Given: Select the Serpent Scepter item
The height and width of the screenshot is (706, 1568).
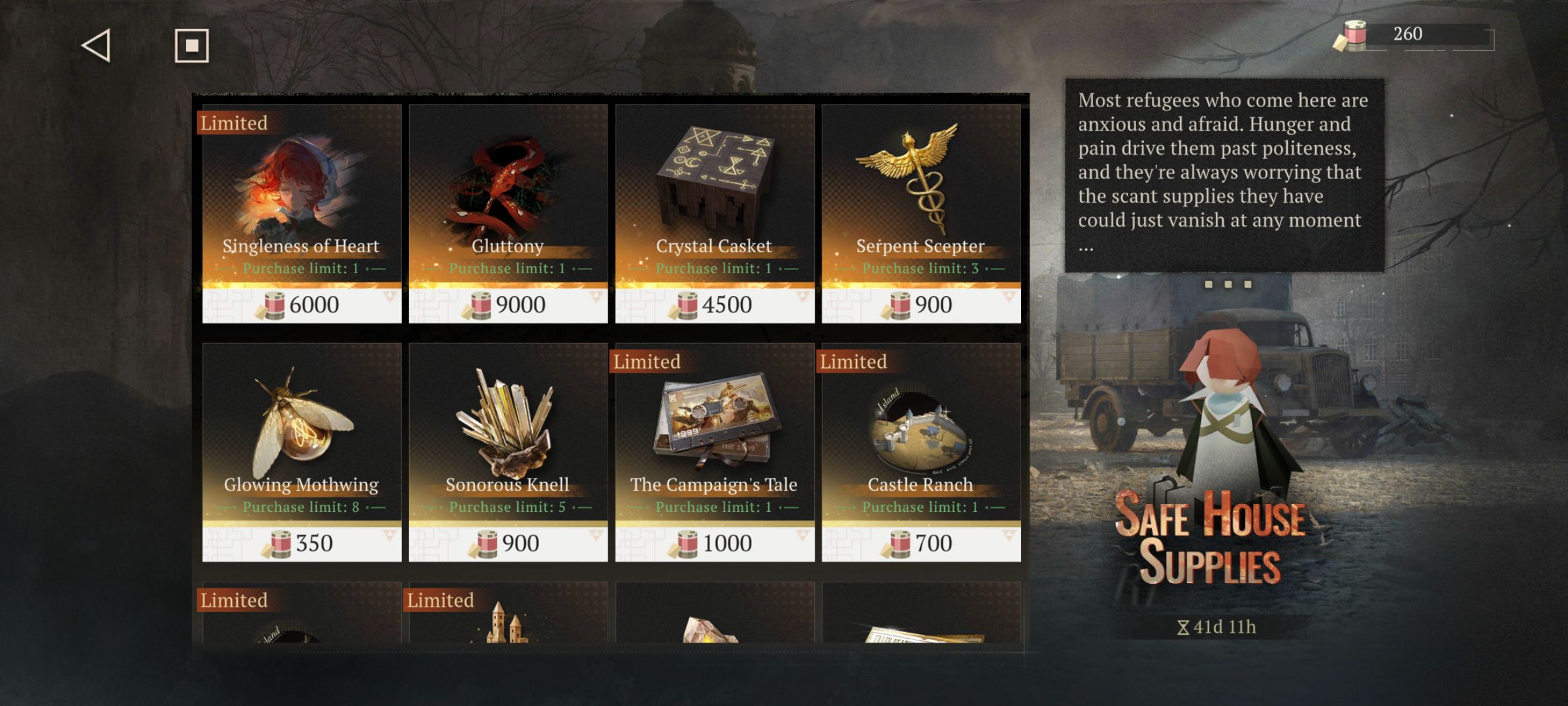Looking at the screenshot, I should pos(921,213).
